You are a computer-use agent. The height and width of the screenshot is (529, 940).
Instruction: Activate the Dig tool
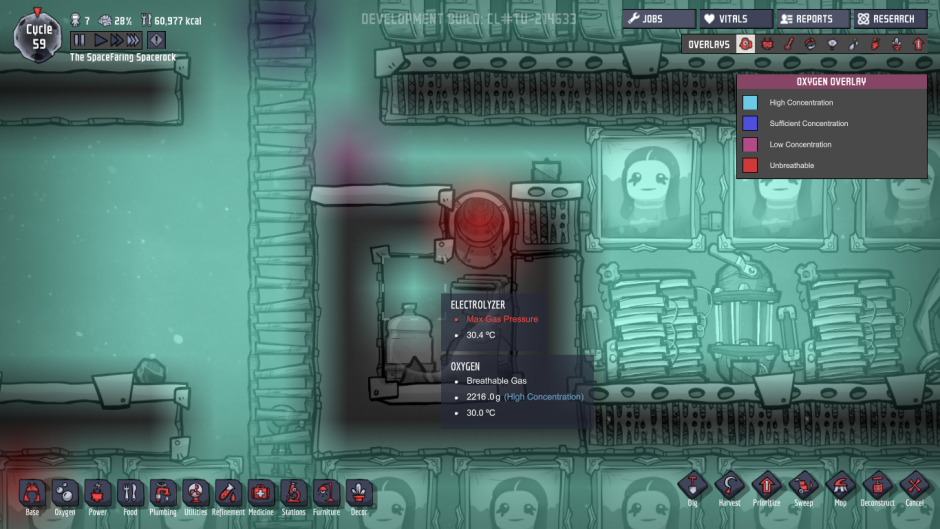pos(692,487)
